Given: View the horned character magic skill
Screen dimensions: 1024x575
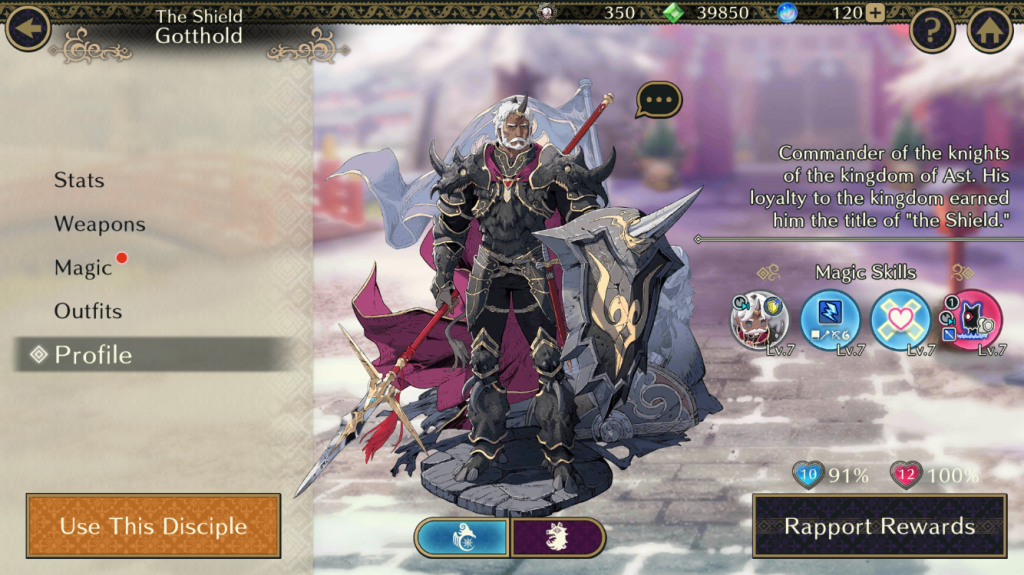Looking at the screenshot, I should [760, 320].
